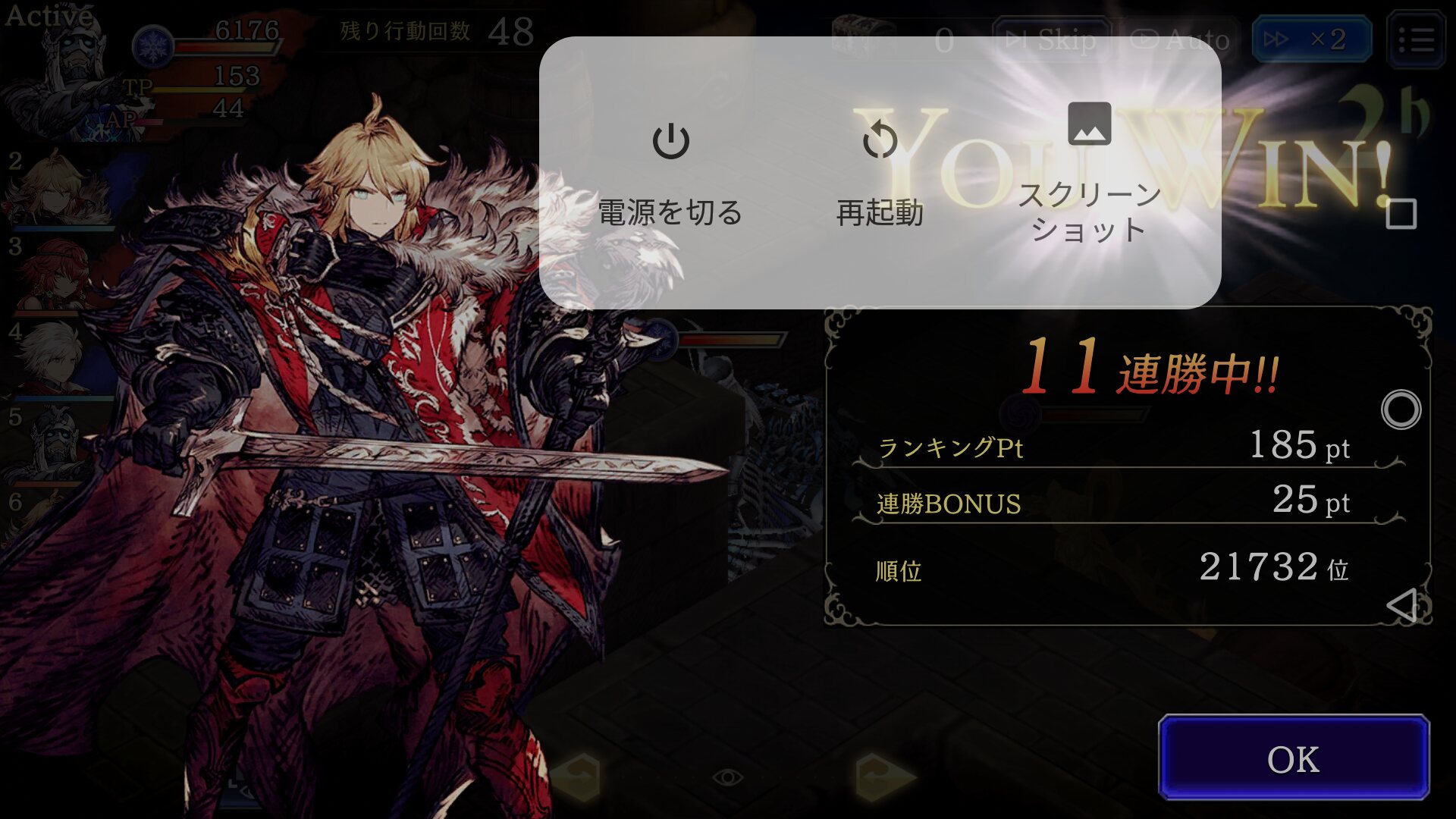
Task: Open the list menu icon
Action: (1415, 39)
